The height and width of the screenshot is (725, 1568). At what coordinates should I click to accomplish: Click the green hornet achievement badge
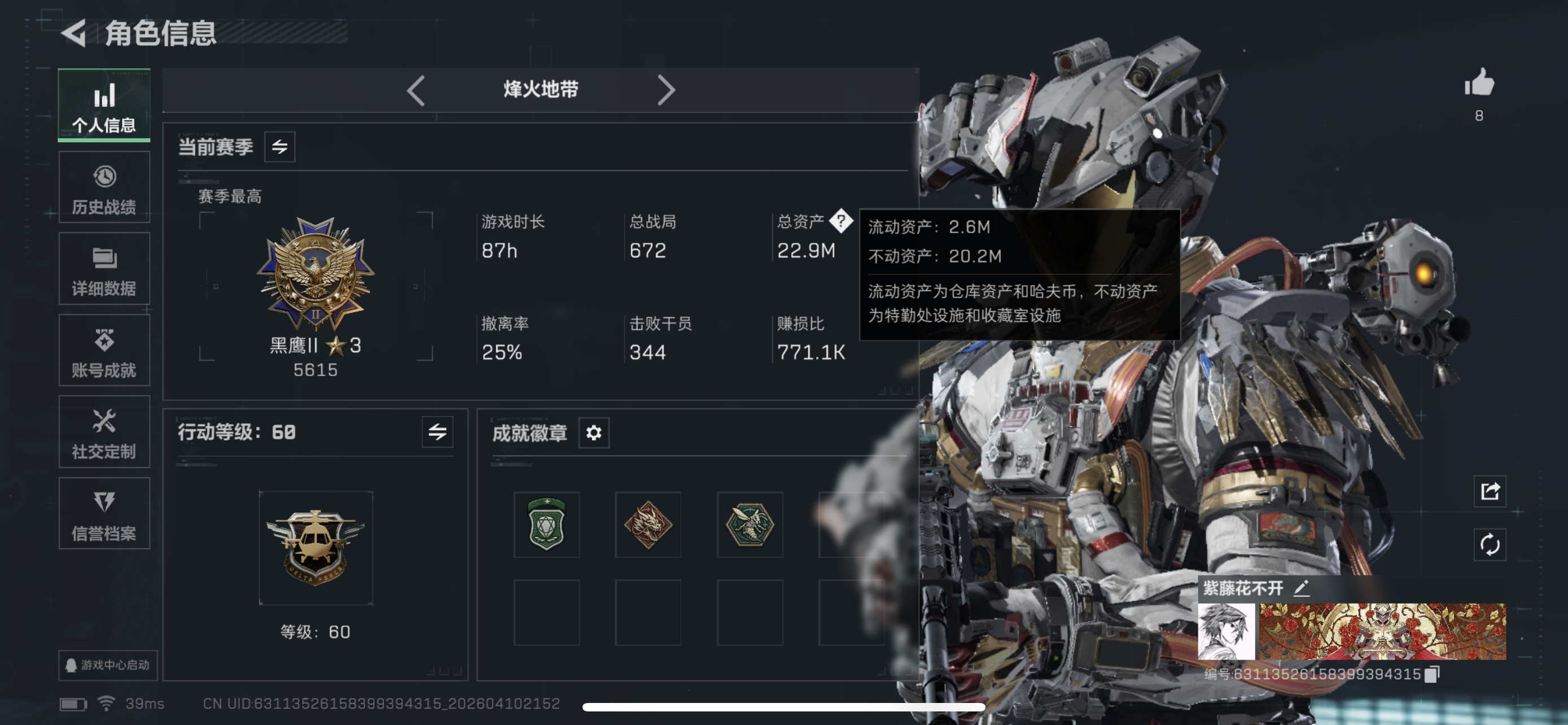[x=748, y=525]
